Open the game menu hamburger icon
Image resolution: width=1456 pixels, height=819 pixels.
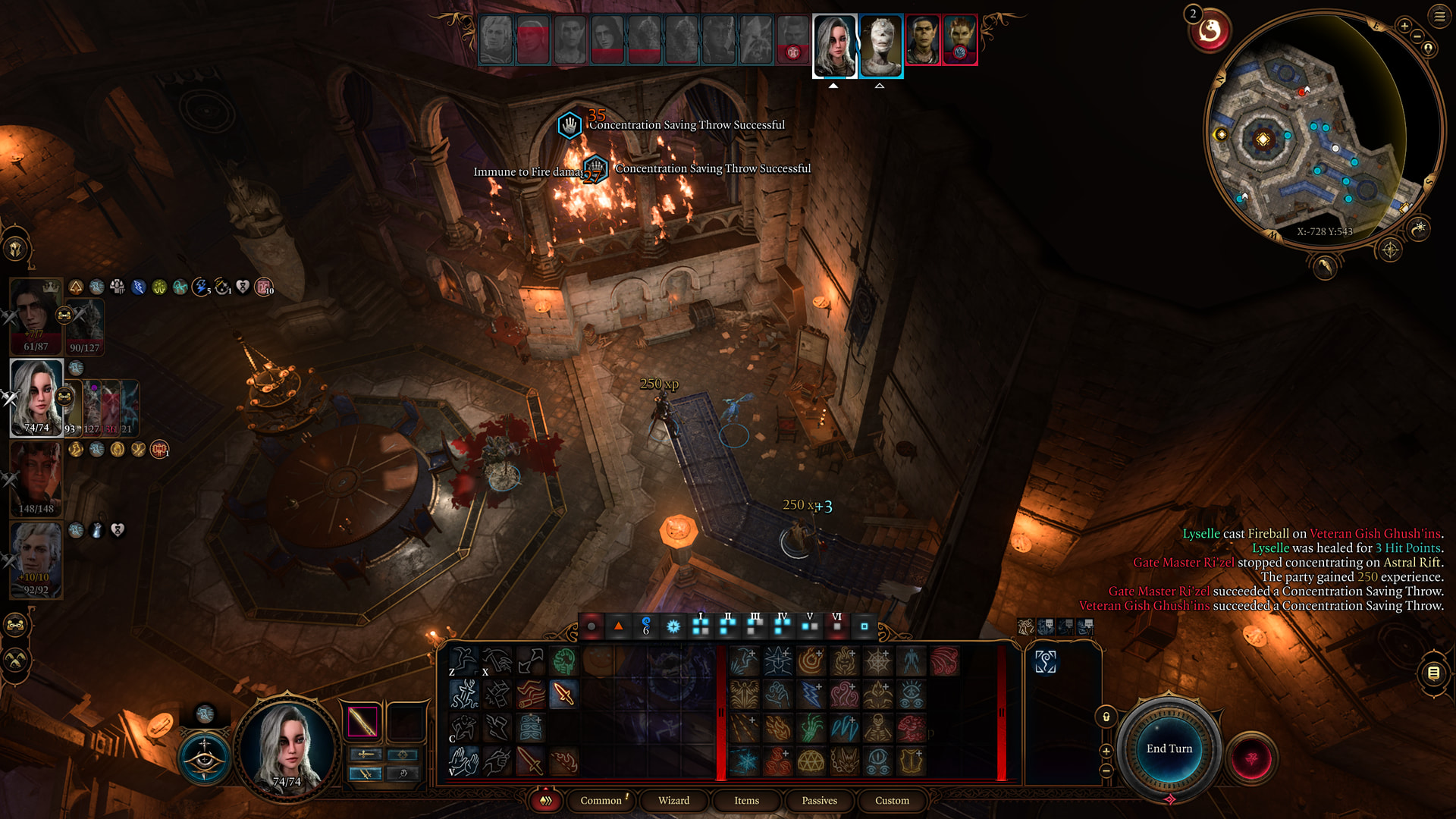click(x=1439, y=16)
